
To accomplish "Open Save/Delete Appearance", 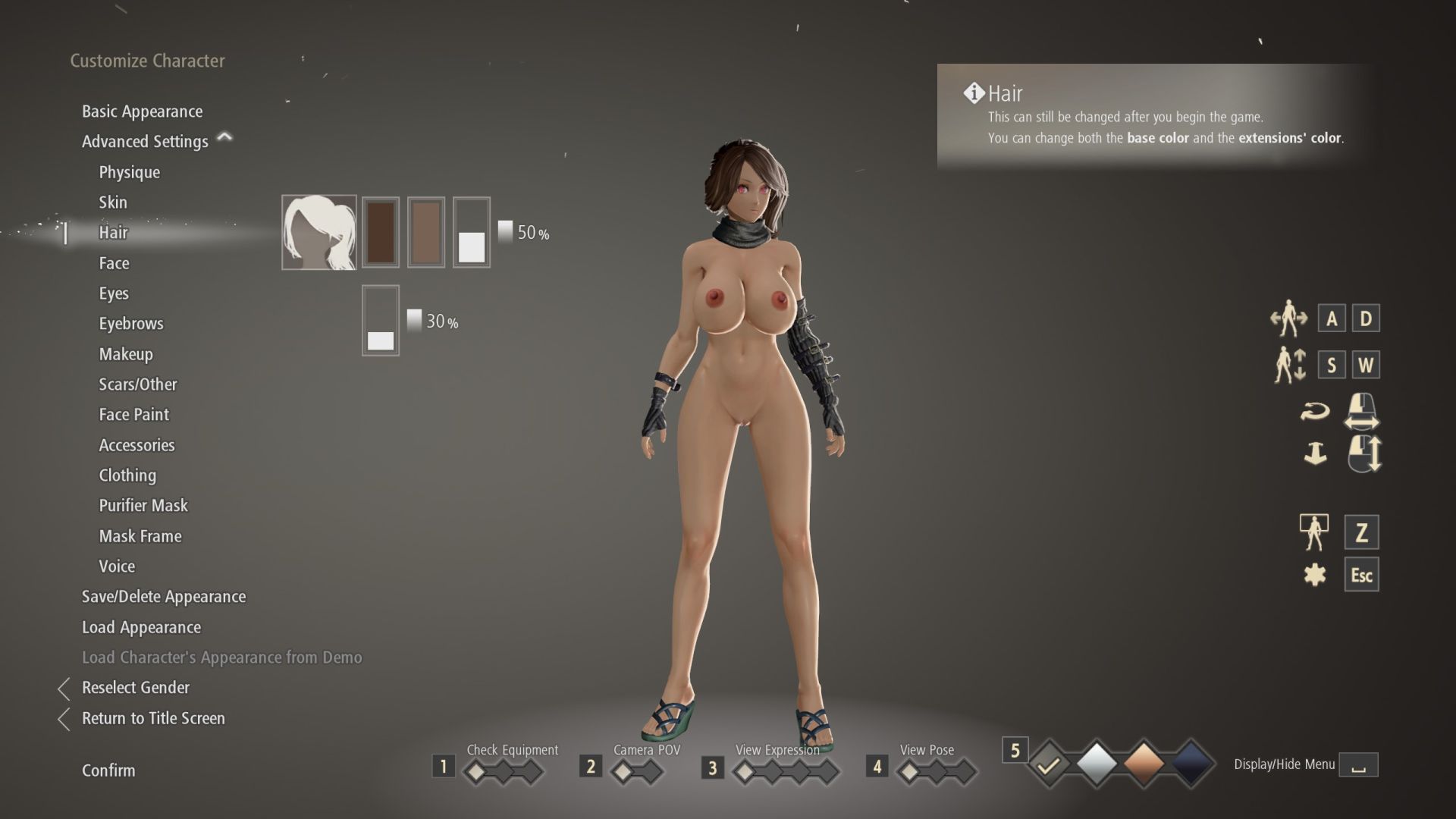I will (x=163, y=597).
